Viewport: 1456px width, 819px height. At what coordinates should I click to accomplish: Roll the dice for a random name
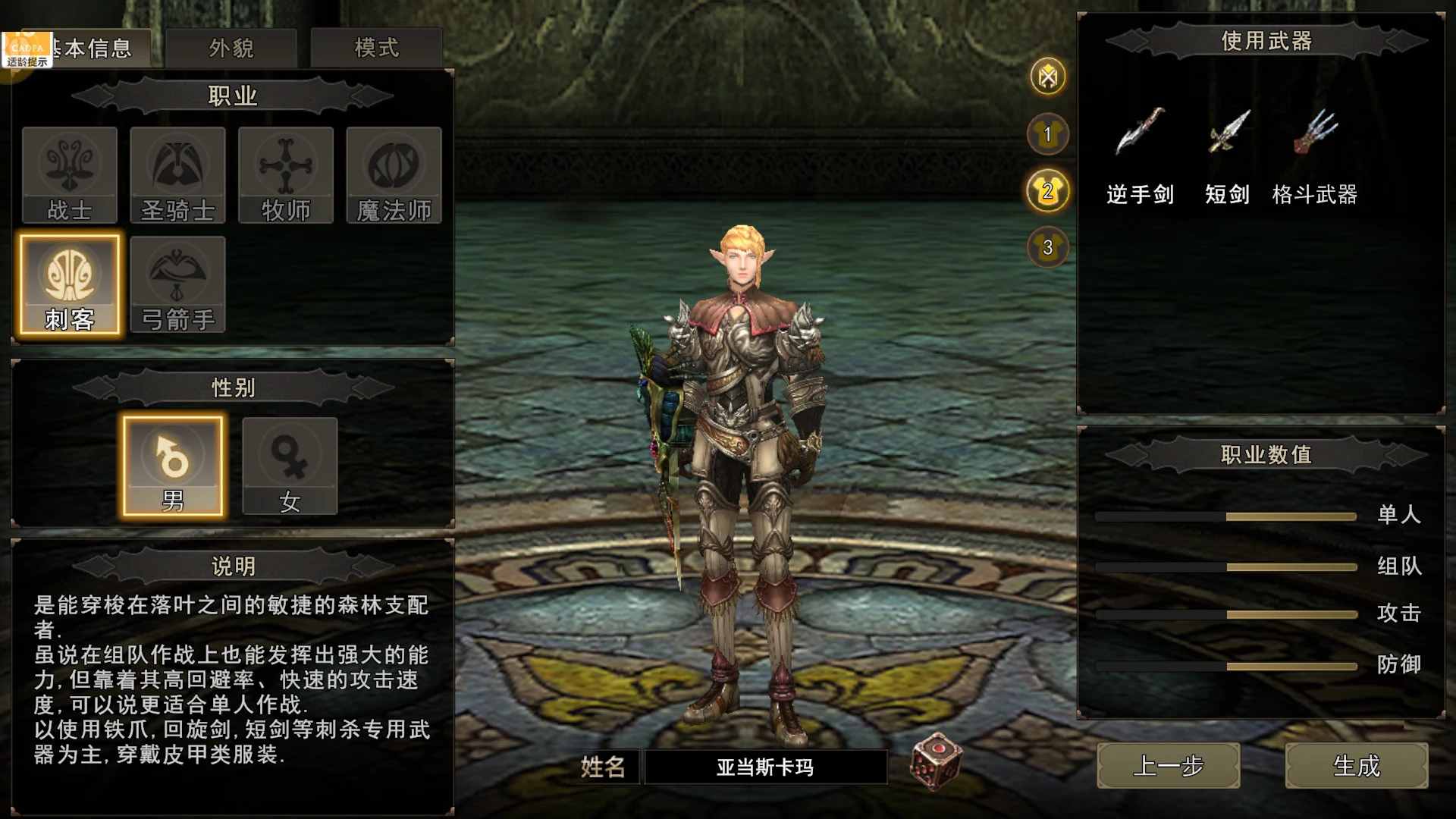point(936,761)
